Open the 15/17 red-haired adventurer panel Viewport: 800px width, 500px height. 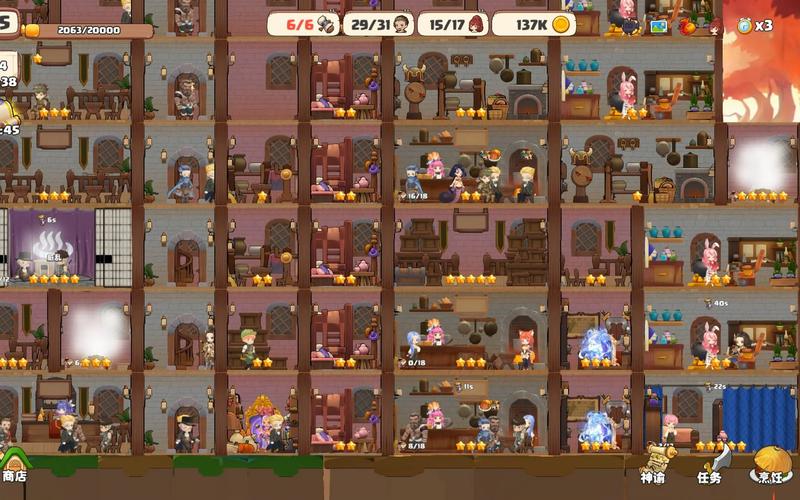[x=453, y=24]
